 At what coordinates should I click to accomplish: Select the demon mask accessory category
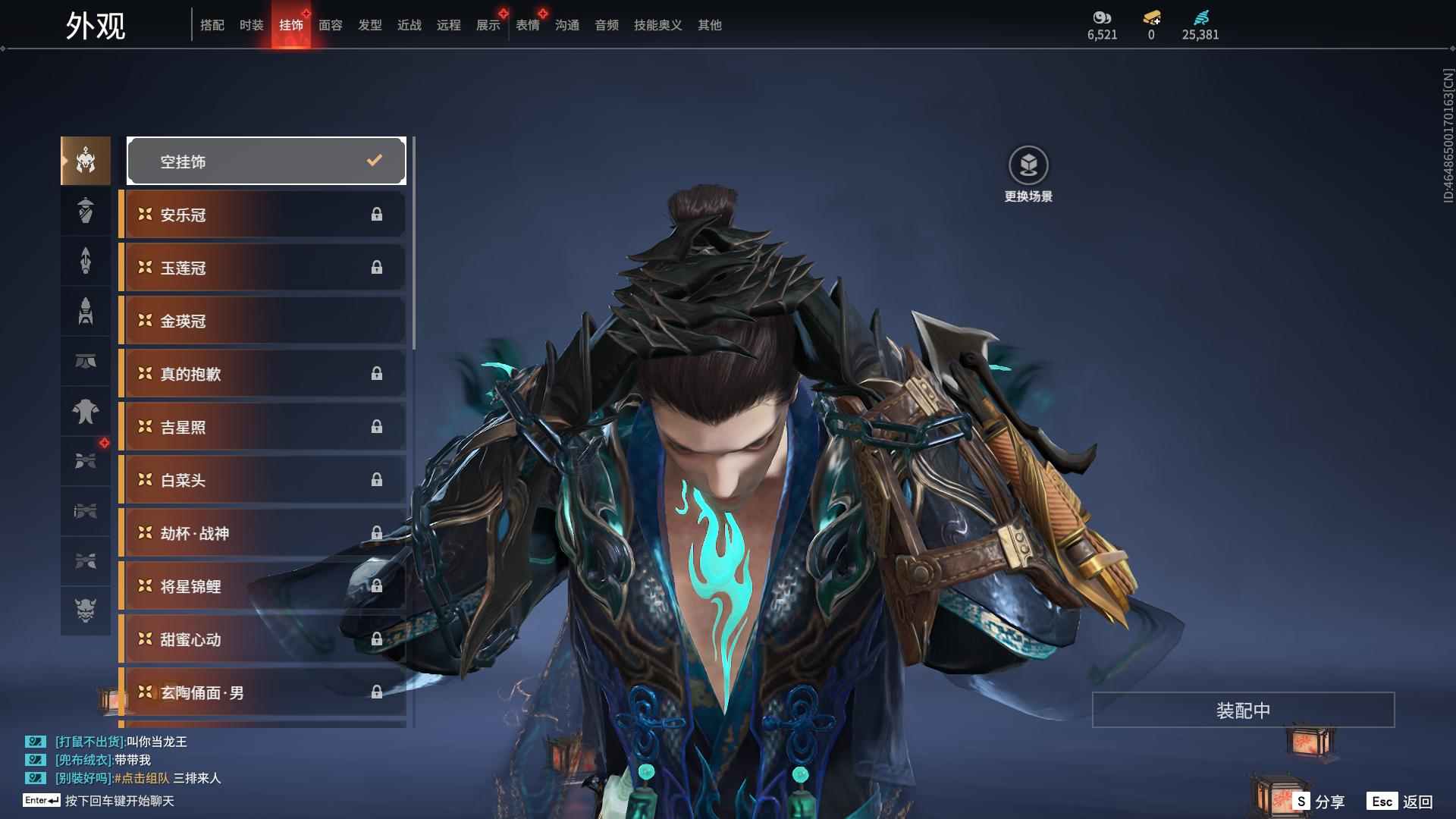86,610
